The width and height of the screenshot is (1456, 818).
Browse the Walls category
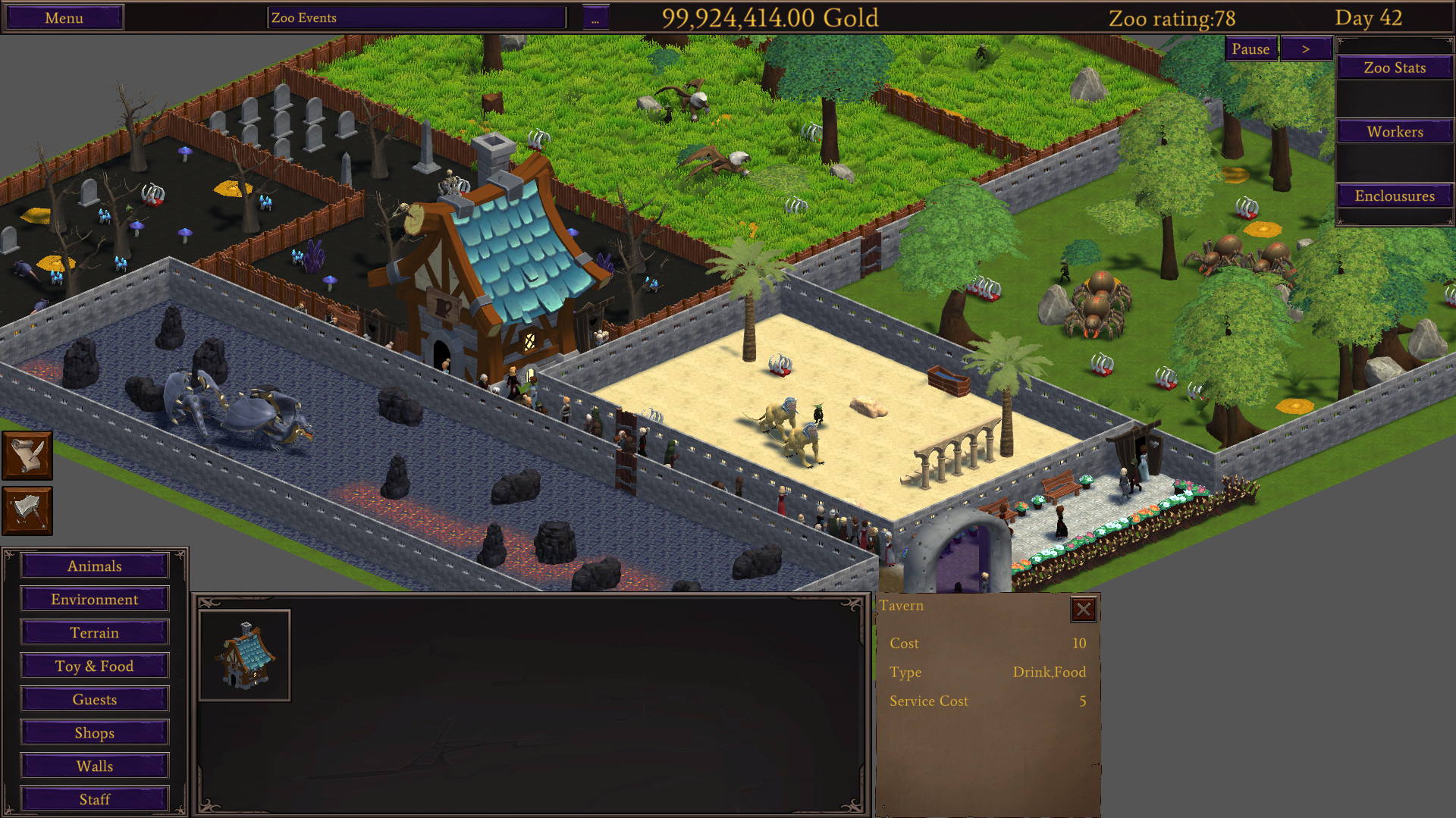click(94, 766)
